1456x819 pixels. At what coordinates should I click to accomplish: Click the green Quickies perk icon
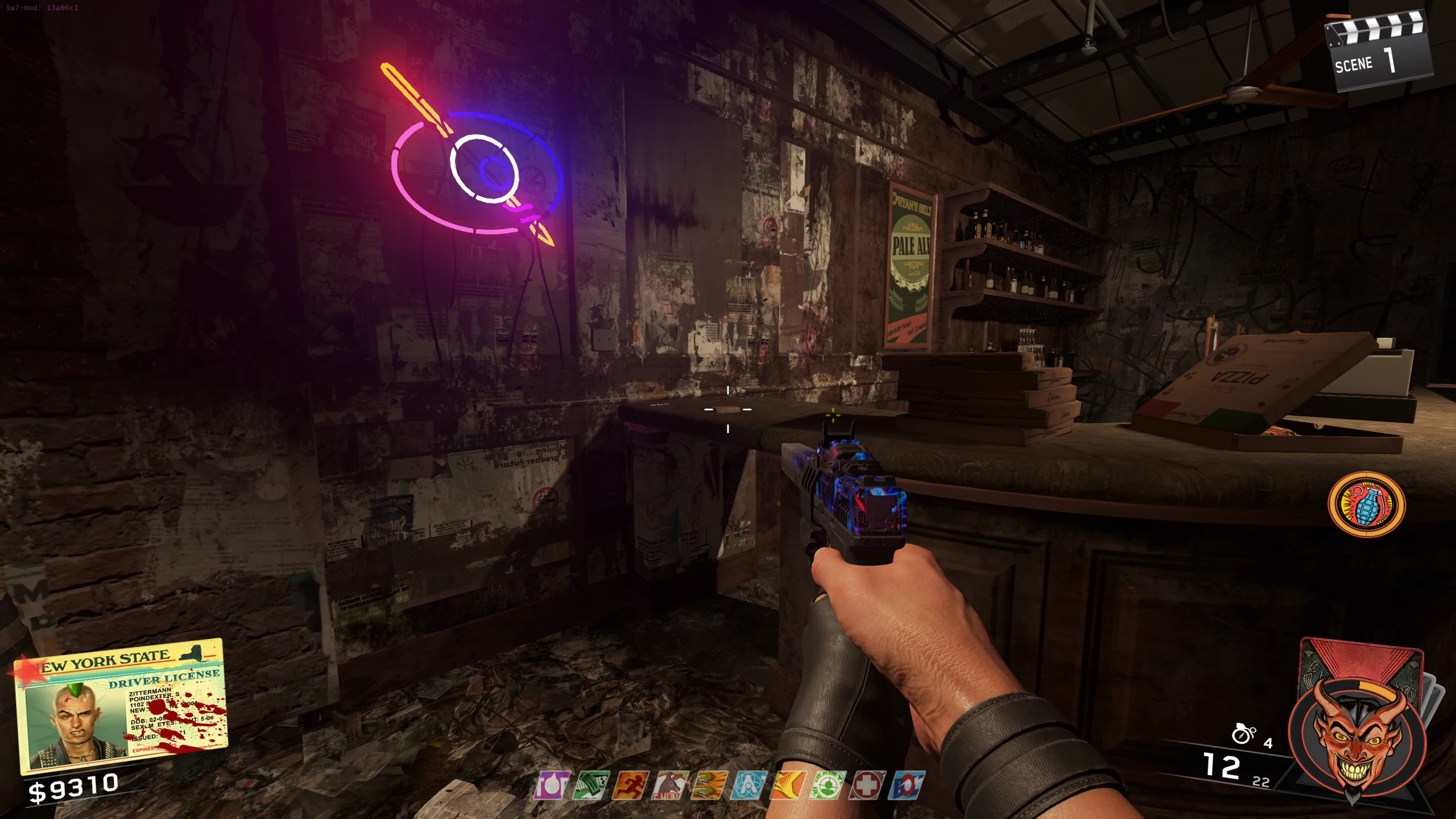[x=590, y=785]
